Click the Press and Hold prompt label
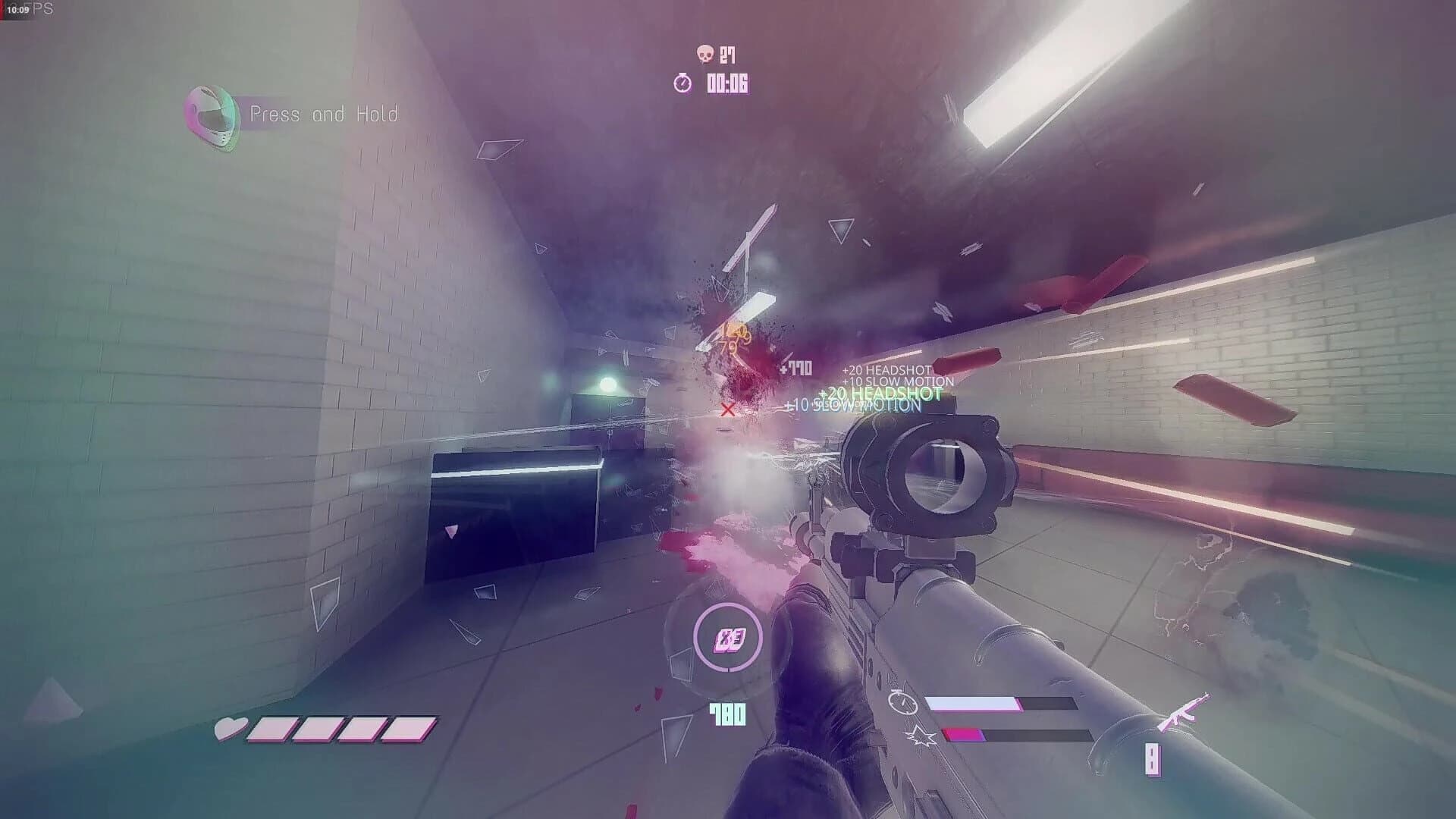Image resolution: width=1456 pixels, height=819 pixels. pos(325,115)
